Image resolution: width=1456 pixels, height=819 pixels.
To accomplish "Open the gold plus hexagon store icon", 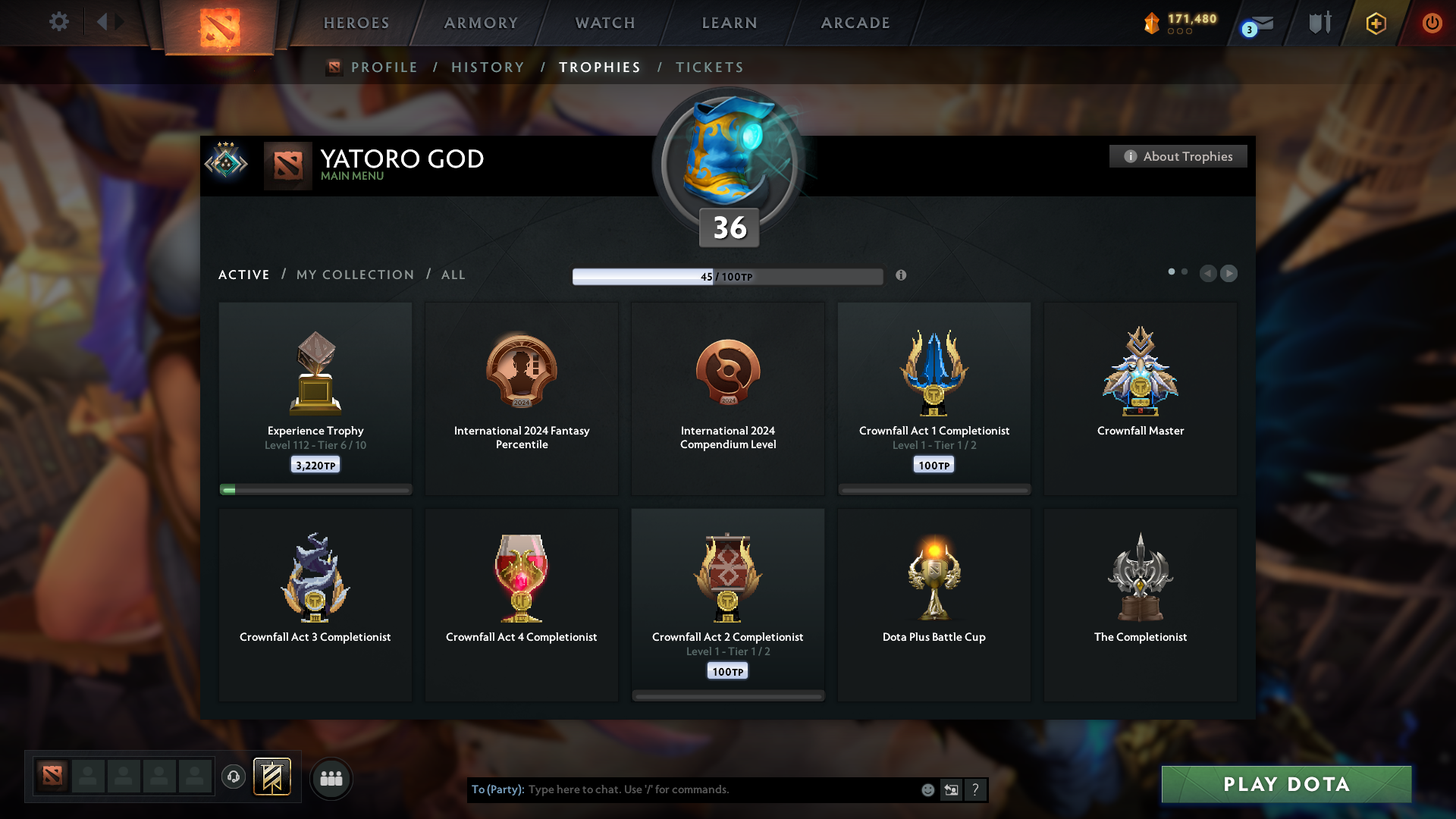I will click(x=1375, y=24).
